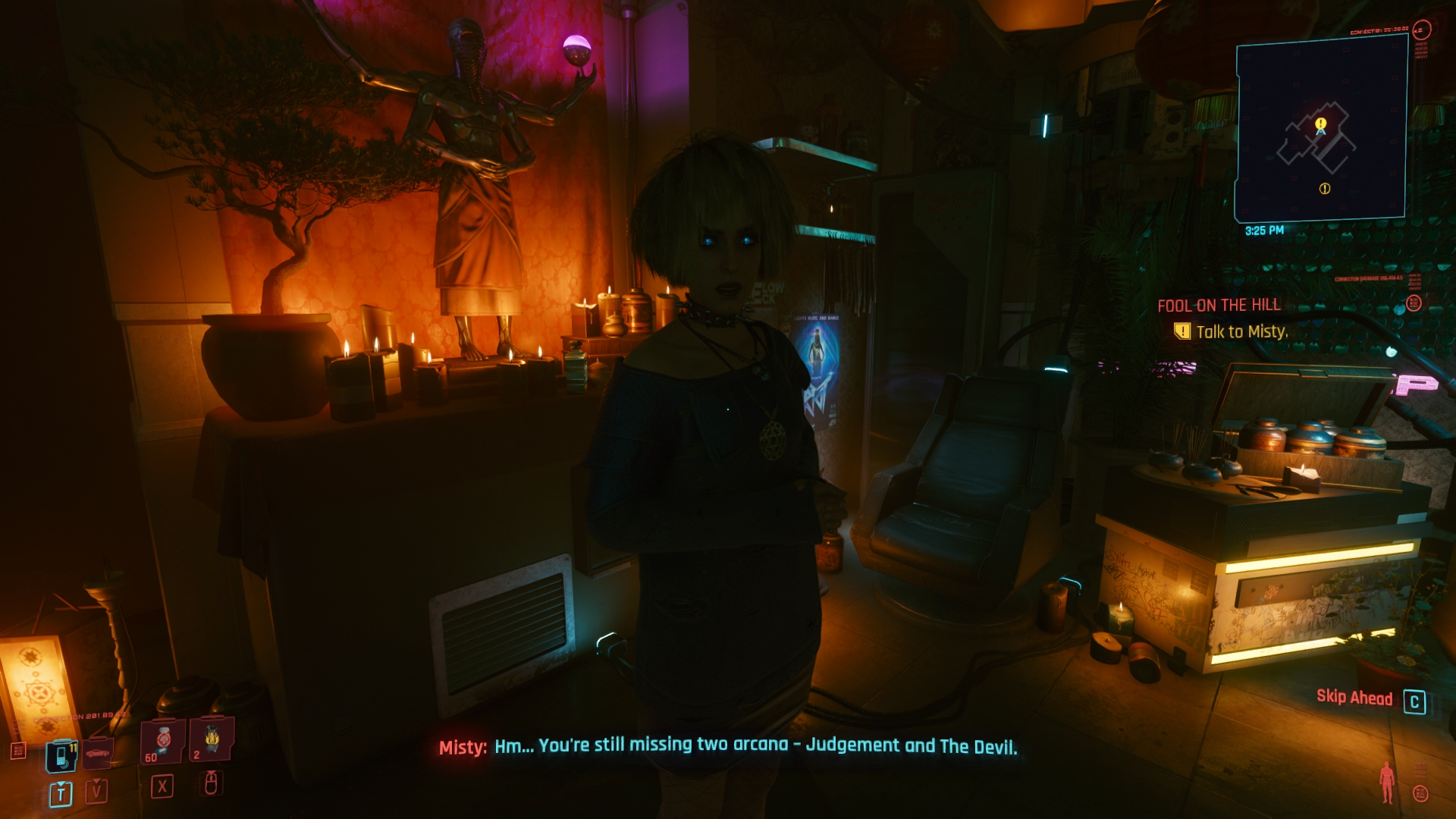The image size is (1456, 819).
Task: Use the healing inhaler slot with 60
Action: (x=162, y=741)
